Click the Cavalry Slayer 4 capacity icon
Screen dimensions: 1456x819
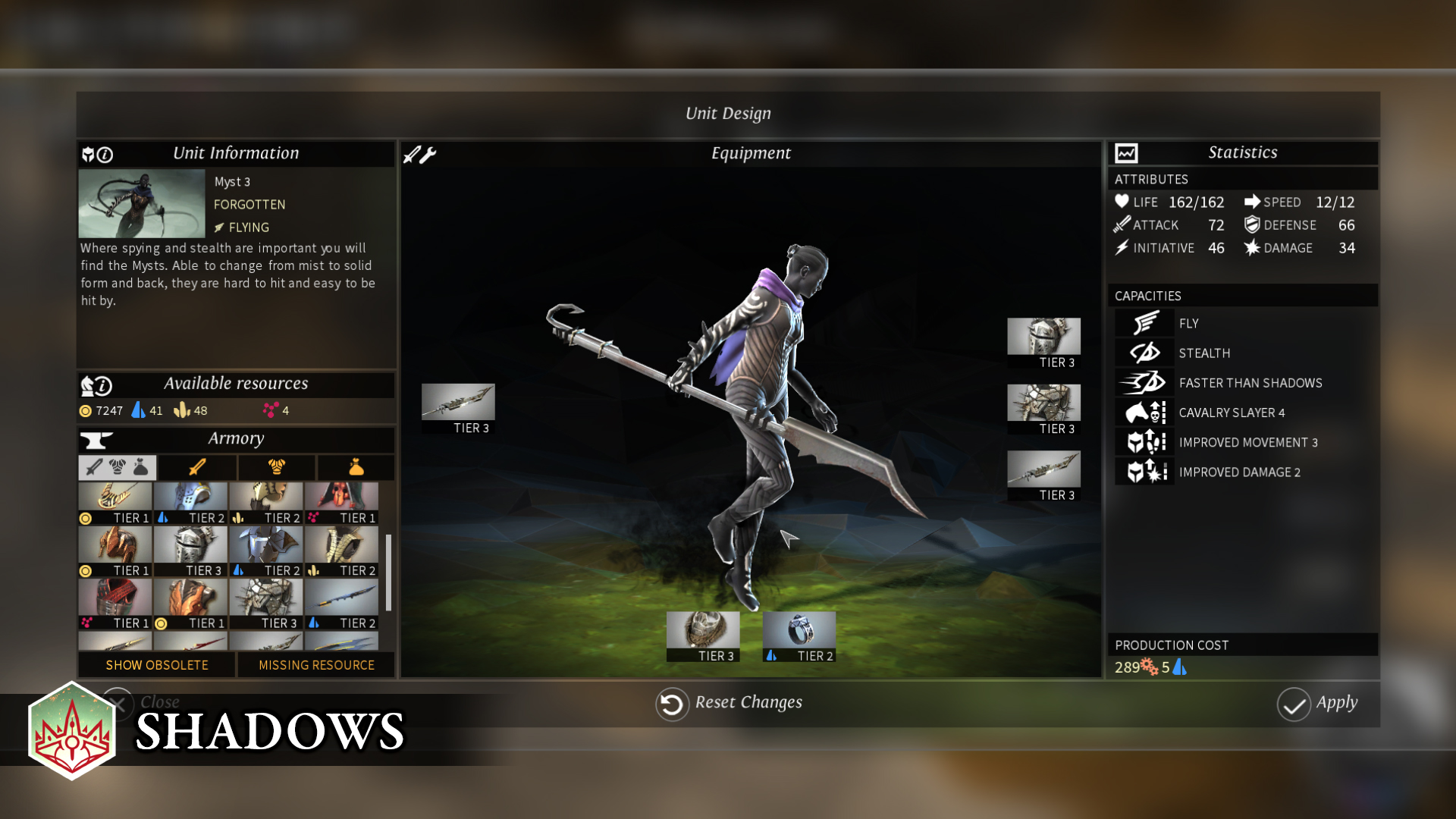1144,412
